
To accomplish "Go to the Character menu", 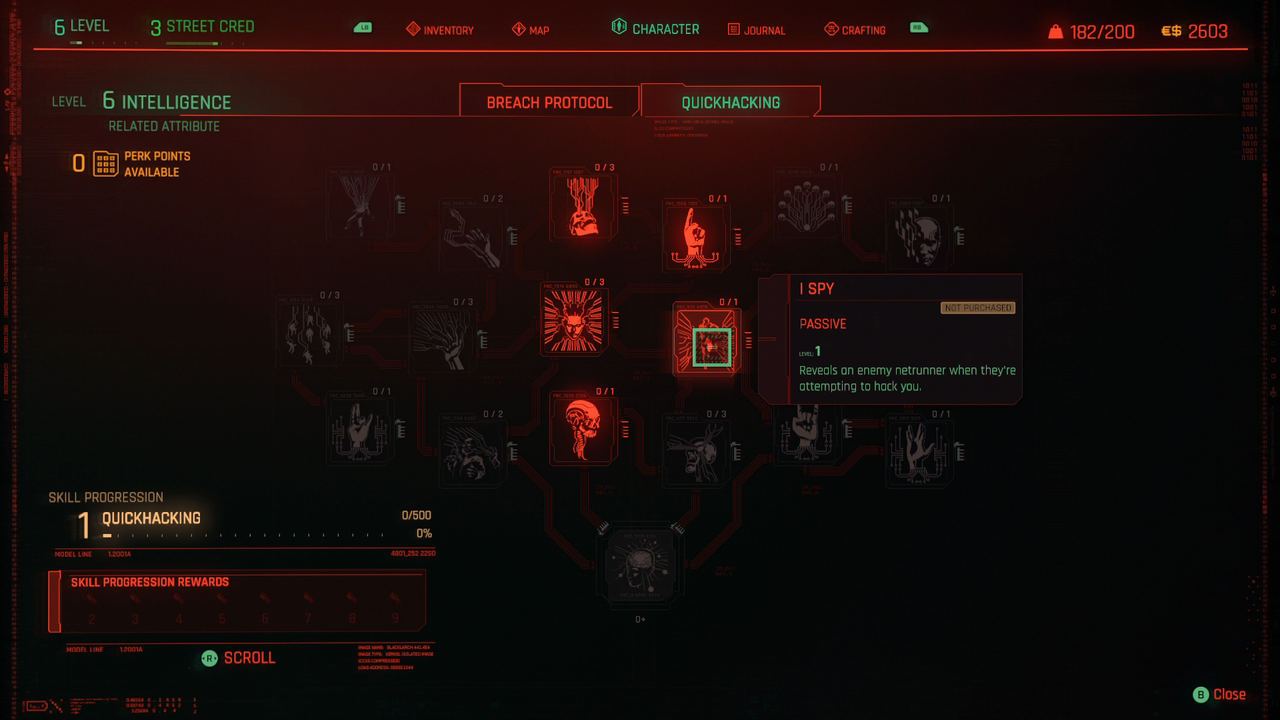I will tap(656, 29).
